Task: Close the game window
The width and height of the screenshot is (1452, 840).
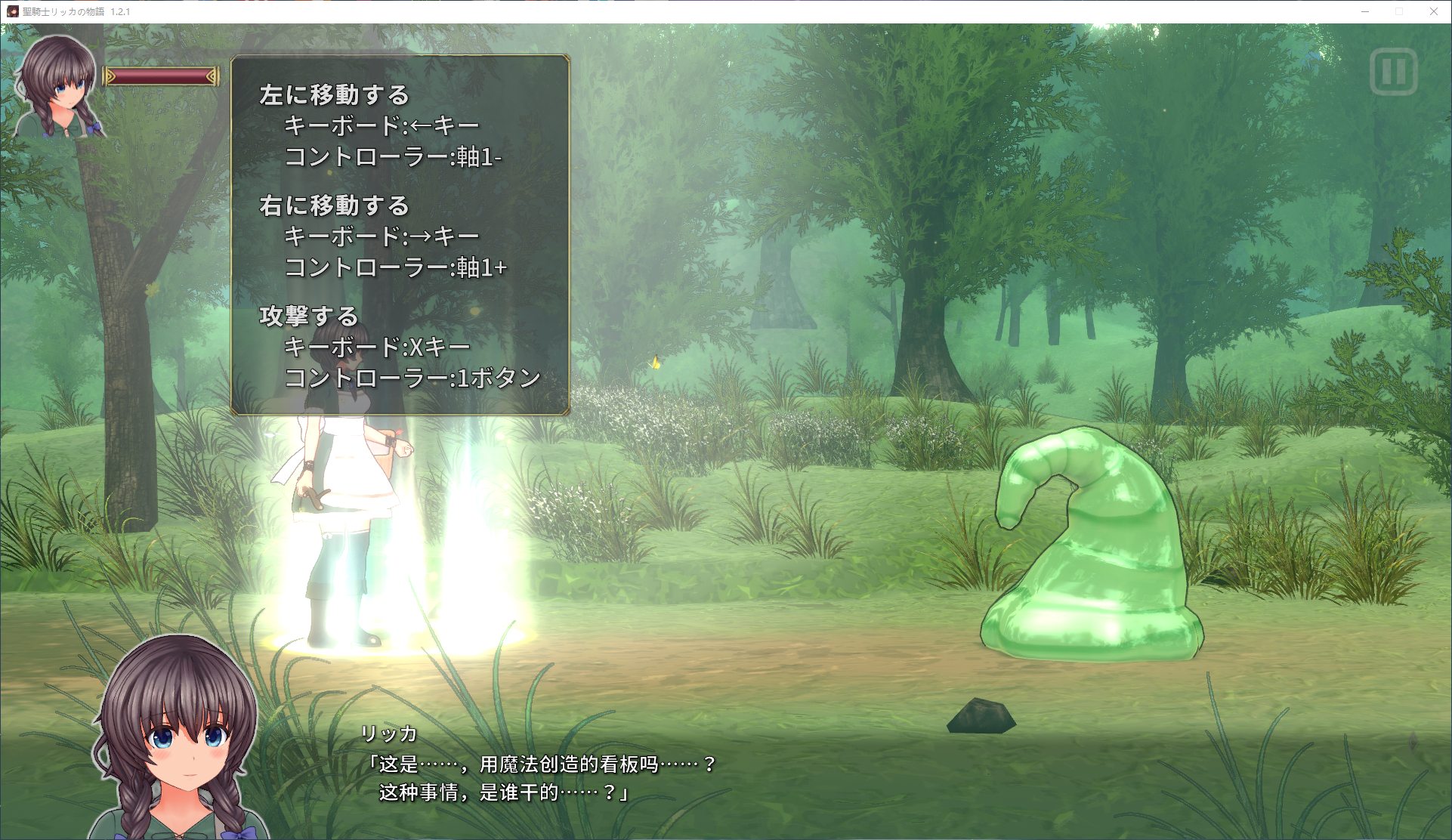Action: (x=1433, y=11)
